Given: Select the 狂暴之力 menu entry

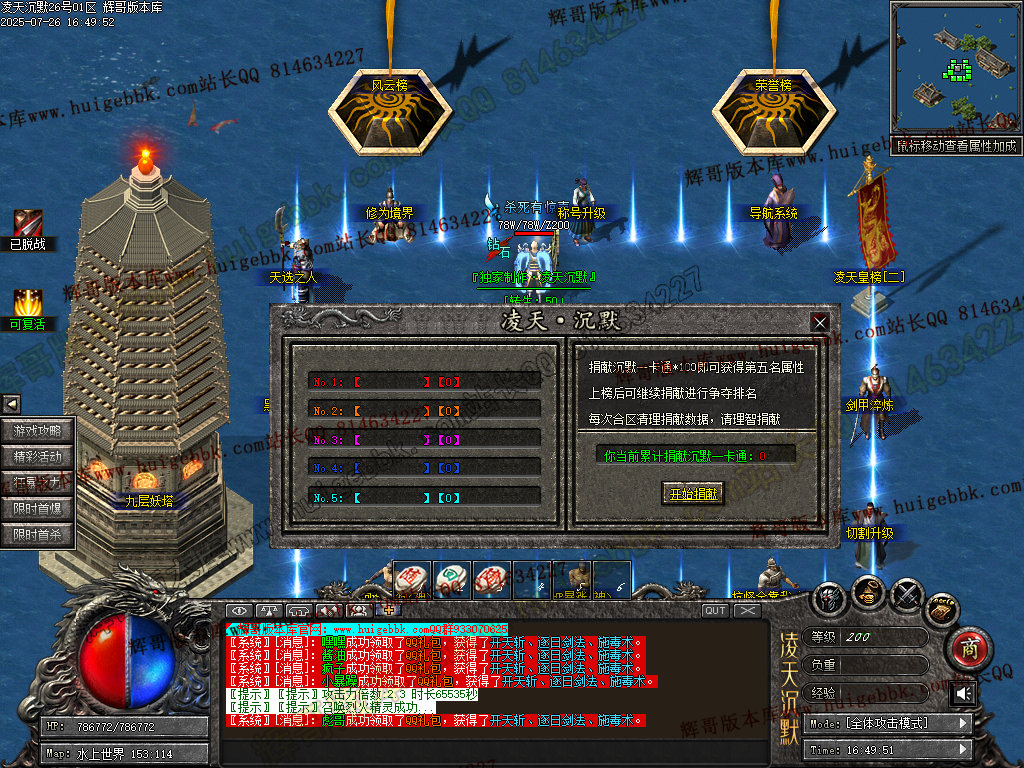Looking at the screenshot, I should [x=38, y=483].
